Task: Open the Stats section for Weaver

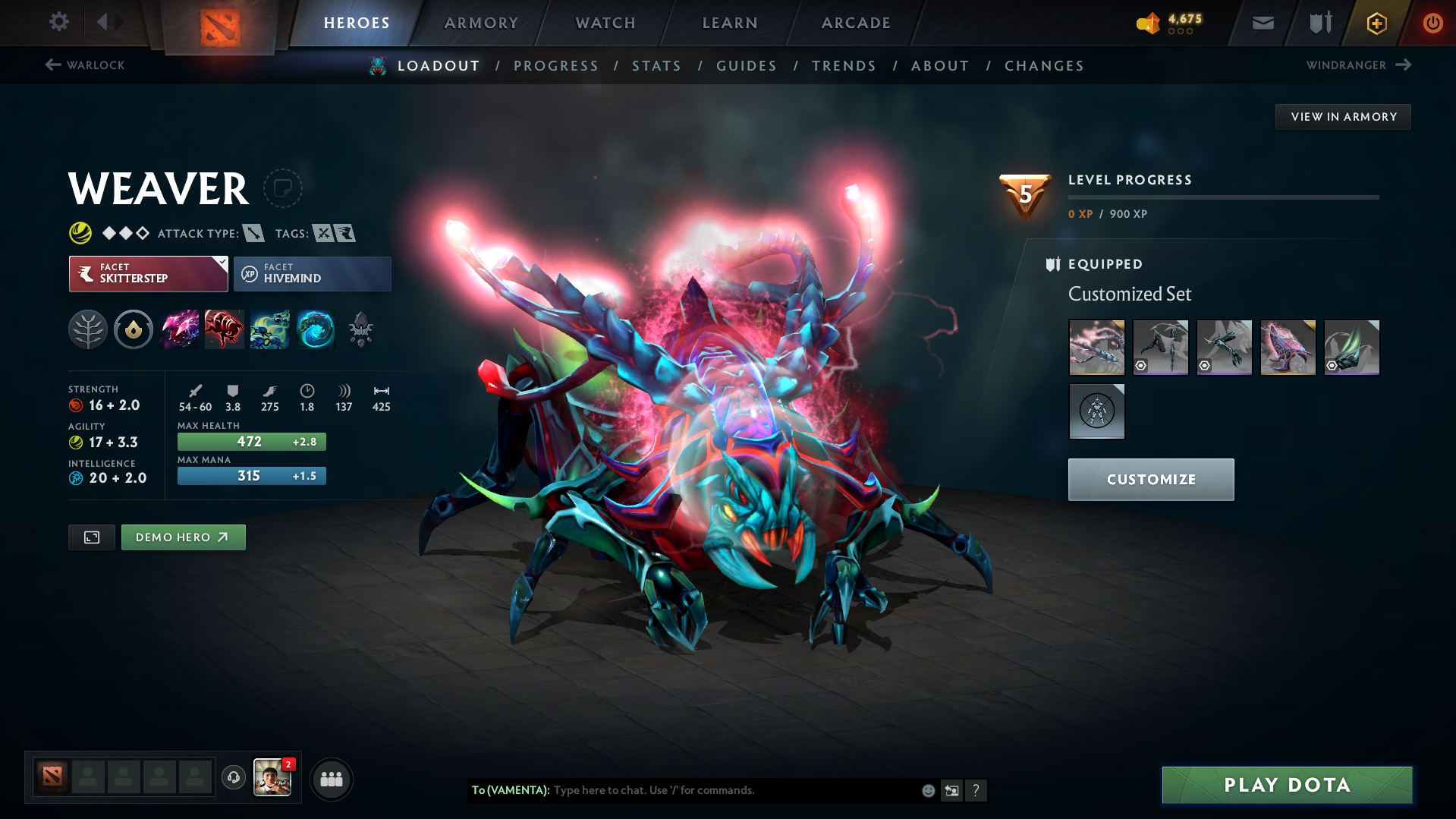Action: click(656, 65)
